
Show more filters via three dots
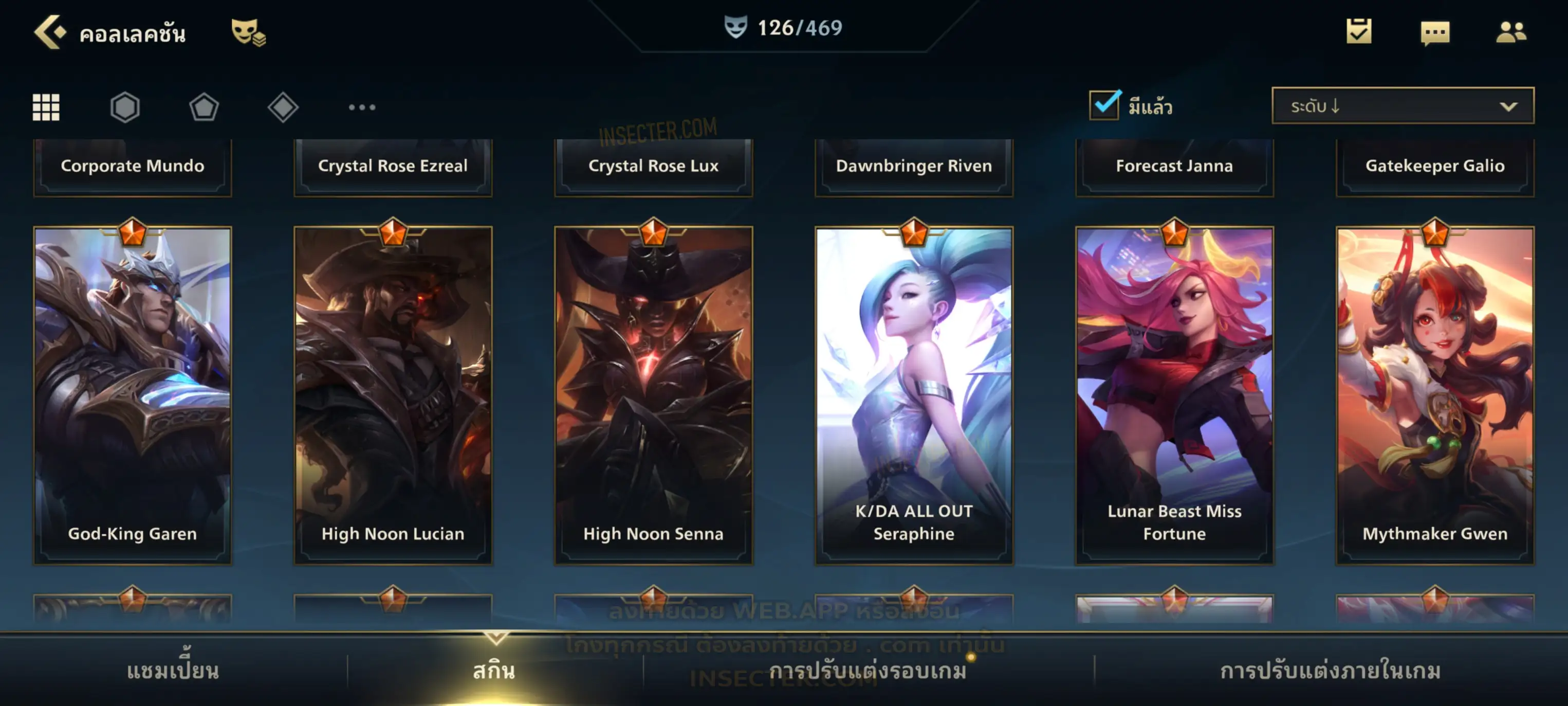tap(362, 107)
